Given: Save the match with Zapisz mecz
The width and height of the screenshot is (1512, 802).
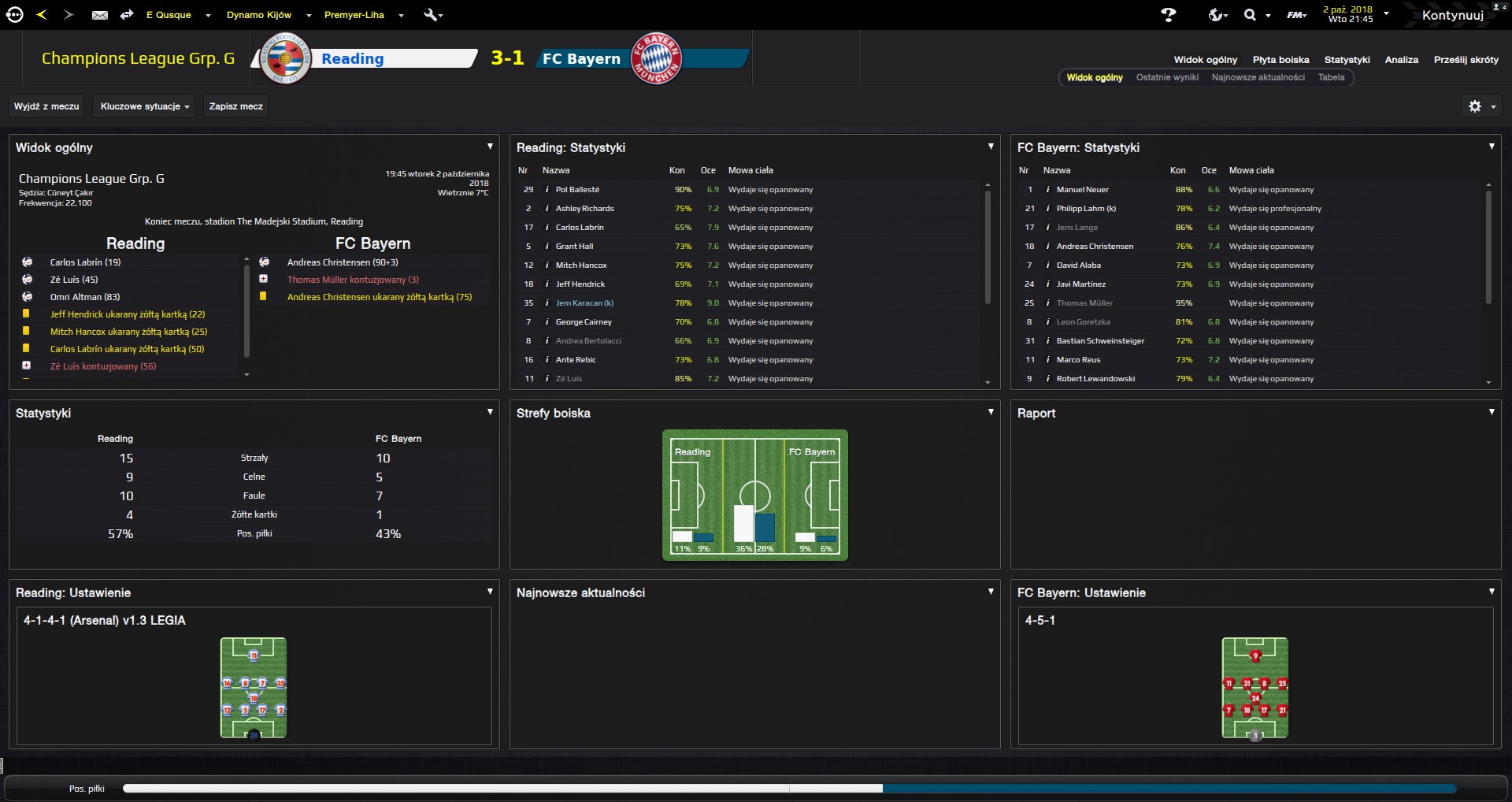Looking at the screenshot, I should [x=235, y=106].
